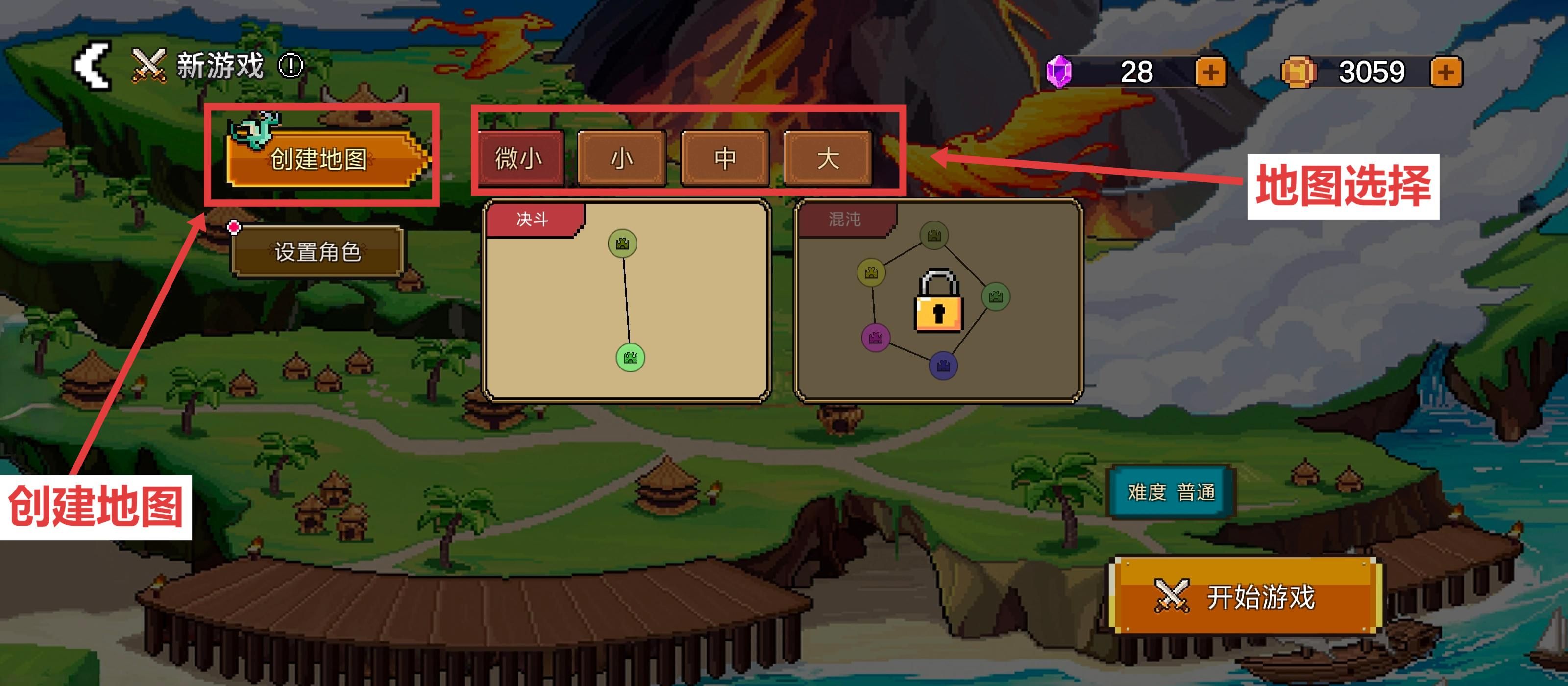
Task: Open the 设置角色 option
Action: pos(317,251)
